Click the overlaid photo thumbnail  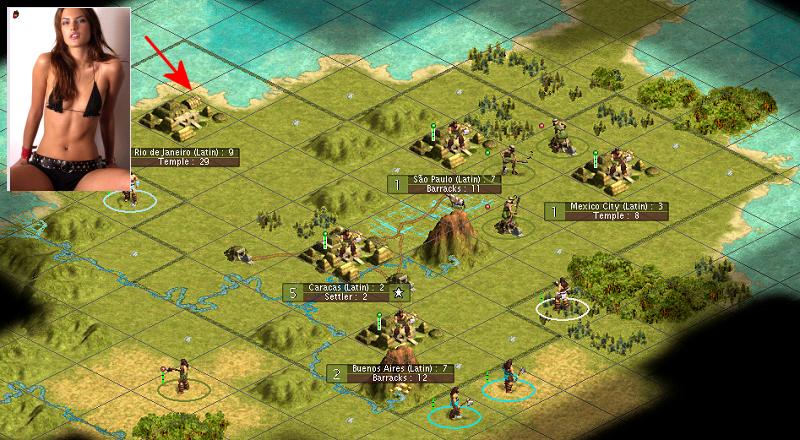70,97
